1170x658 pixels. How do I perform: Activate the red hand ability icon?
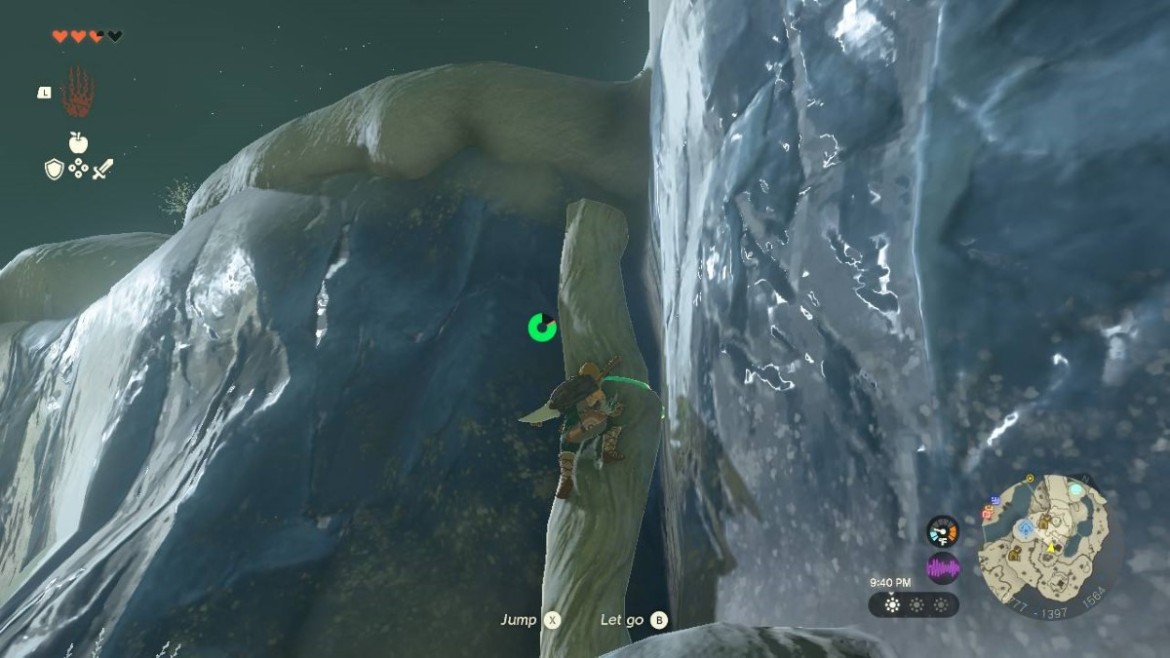point(77,93)
